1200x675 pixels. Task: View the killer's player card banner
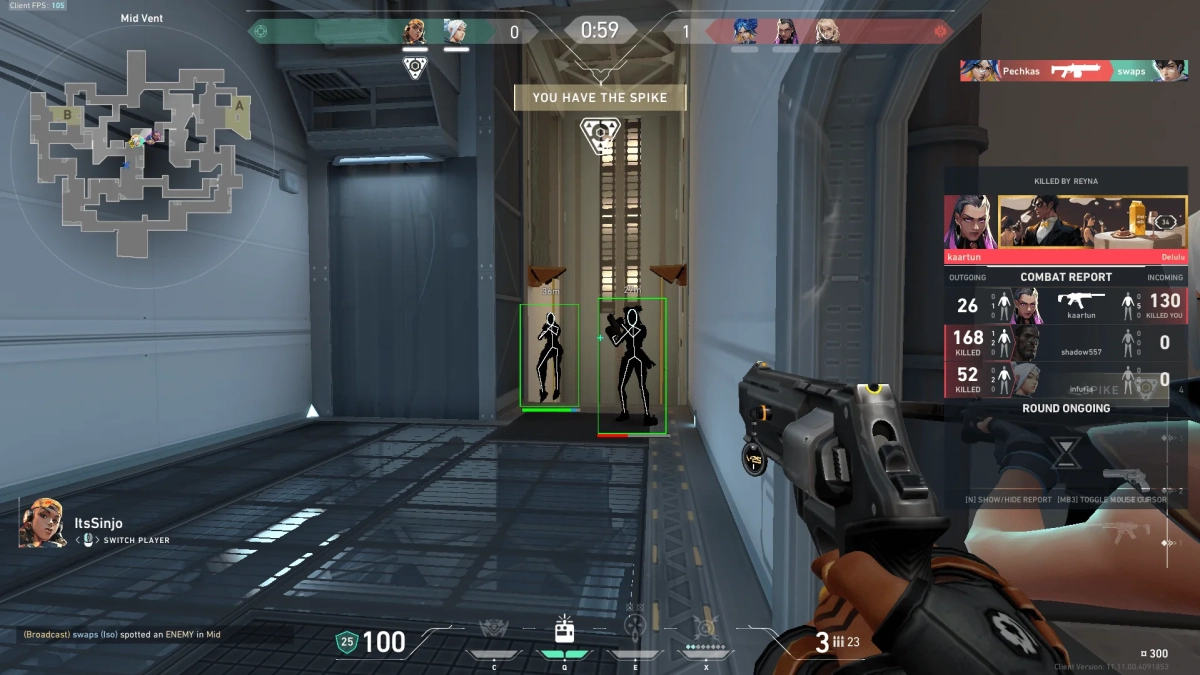[x=1092, y=222]
